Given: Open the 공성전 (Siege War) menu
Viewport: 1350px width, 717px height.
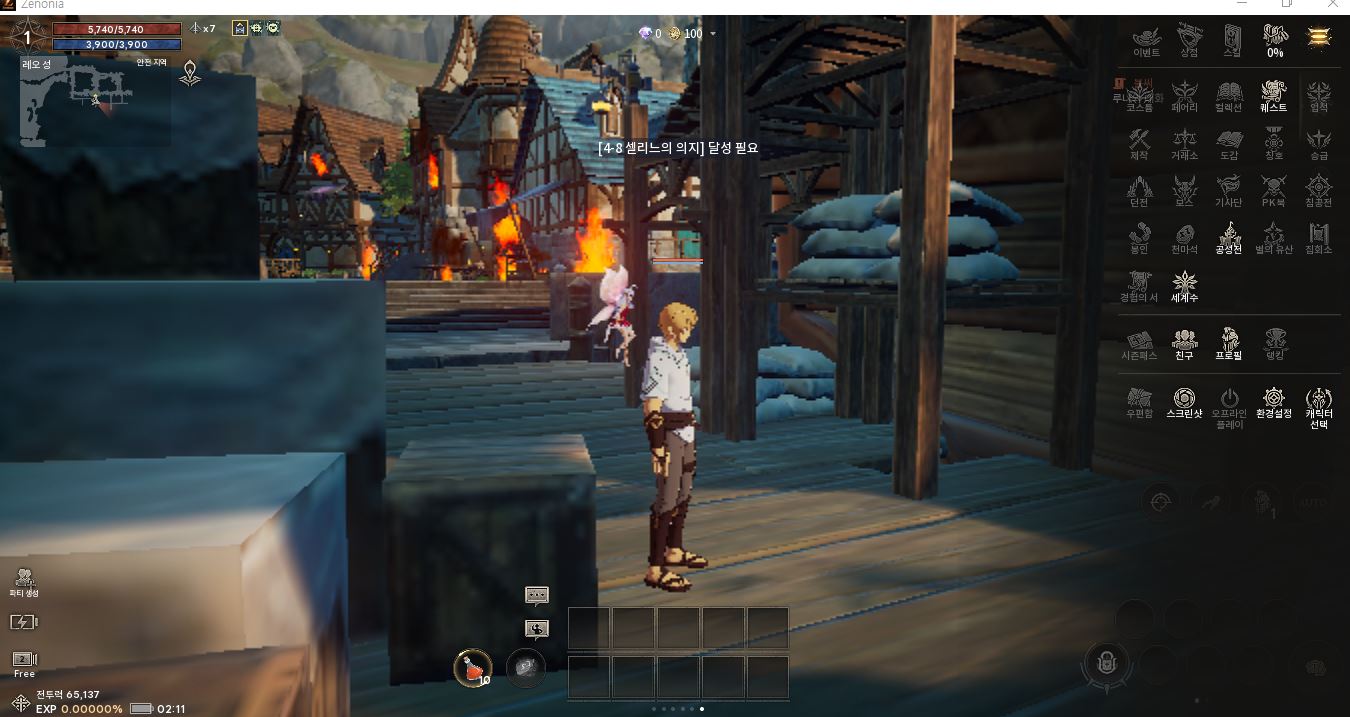Looking at the screenshot, I should pos(1229,238).
